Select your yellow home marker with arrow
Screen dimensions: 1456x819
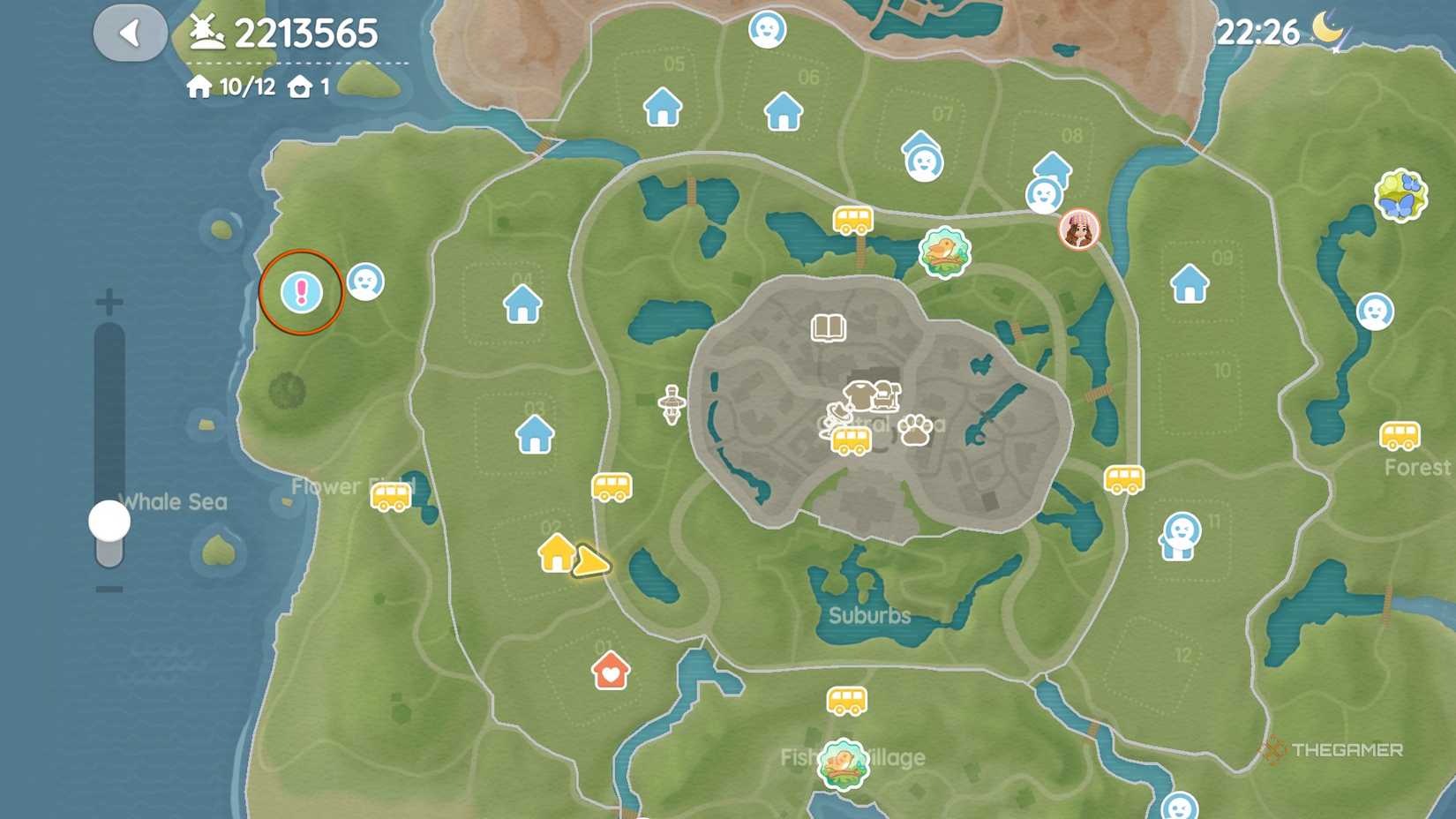[x=558, y=555]
